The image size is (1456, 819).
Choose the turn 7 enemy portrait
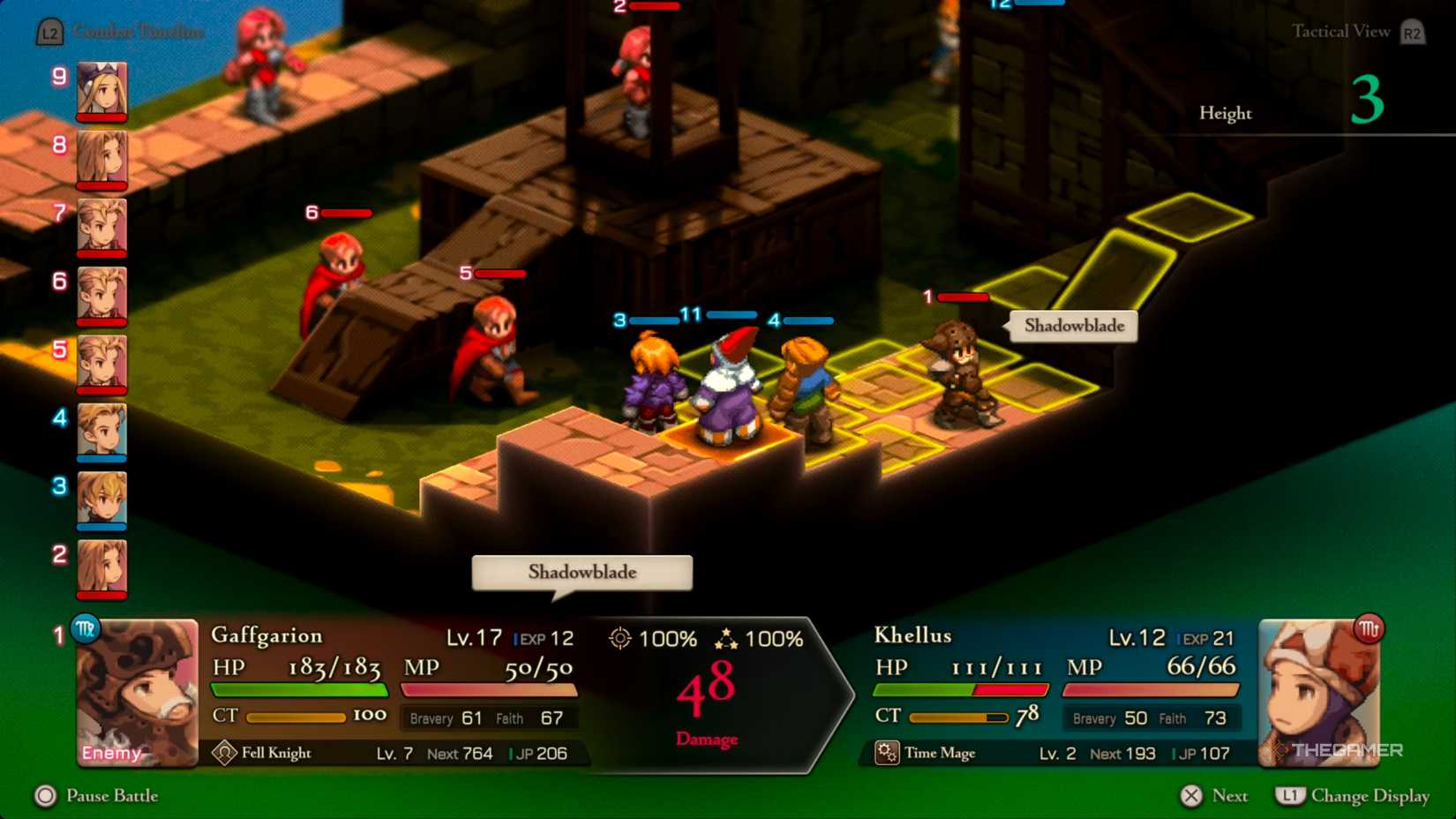point(101,226)
